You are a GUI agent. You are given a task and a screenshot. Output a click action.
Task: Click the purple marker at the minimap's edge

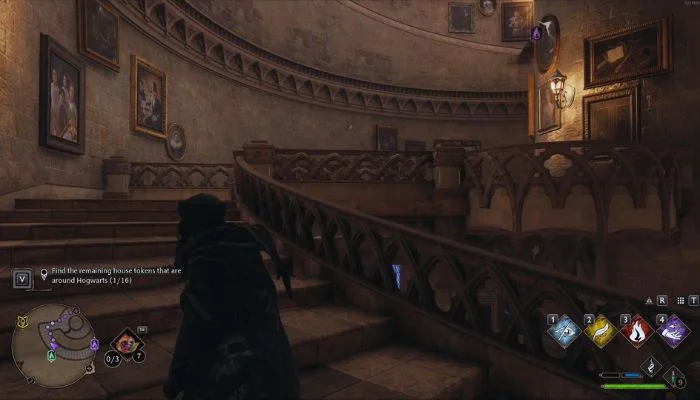click(94, 346)
